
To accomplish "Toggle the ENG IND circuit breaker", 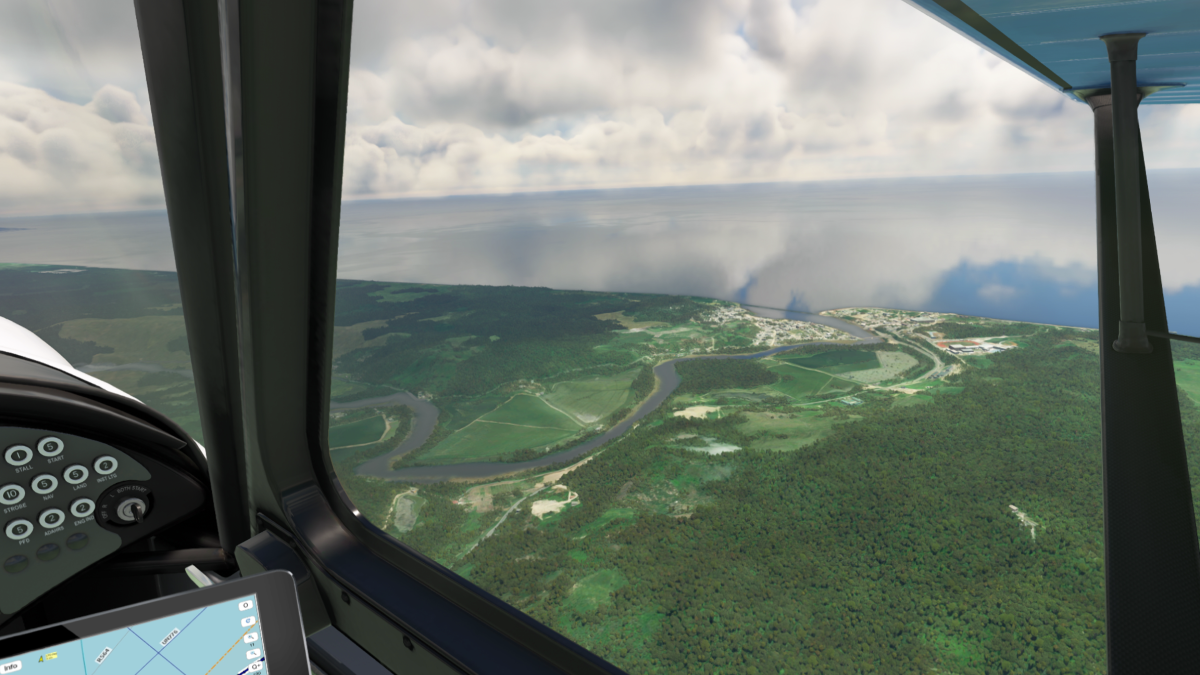I will (83, 508).
